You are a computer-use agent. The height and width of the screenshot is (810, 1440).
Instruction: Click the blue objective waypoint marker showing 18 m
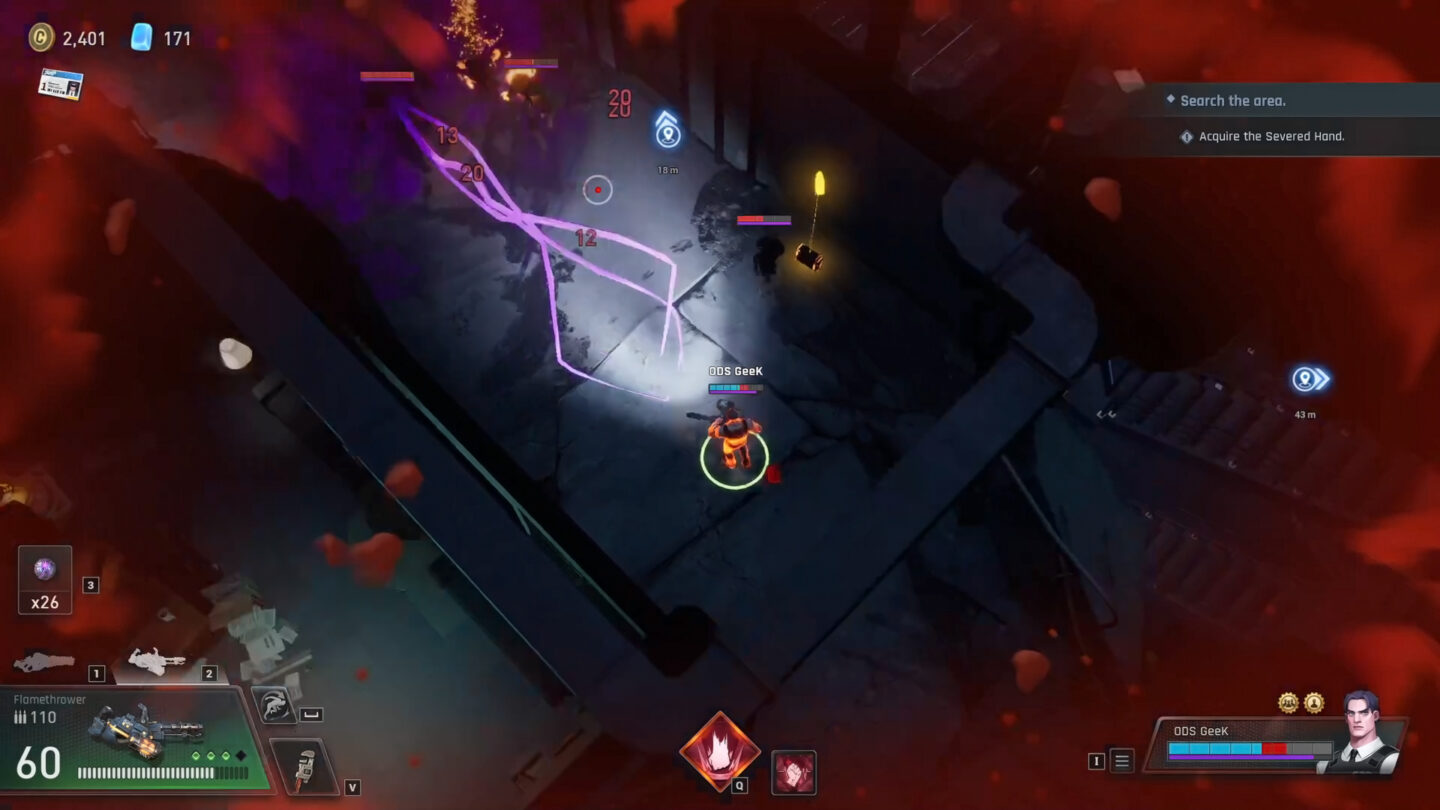click(666, 131)
